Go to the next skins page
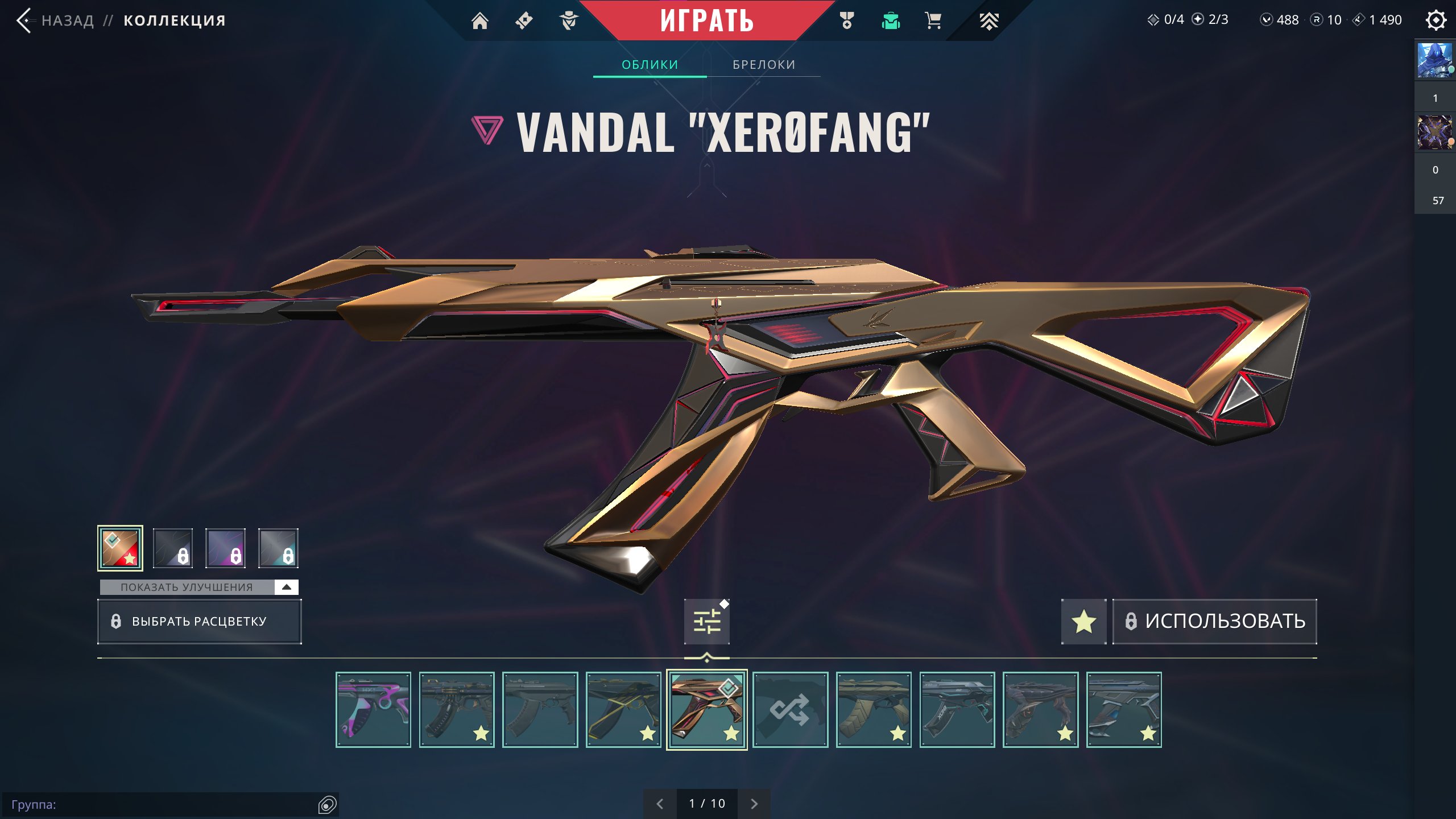The image size is (1456, 819). [754, 804]
